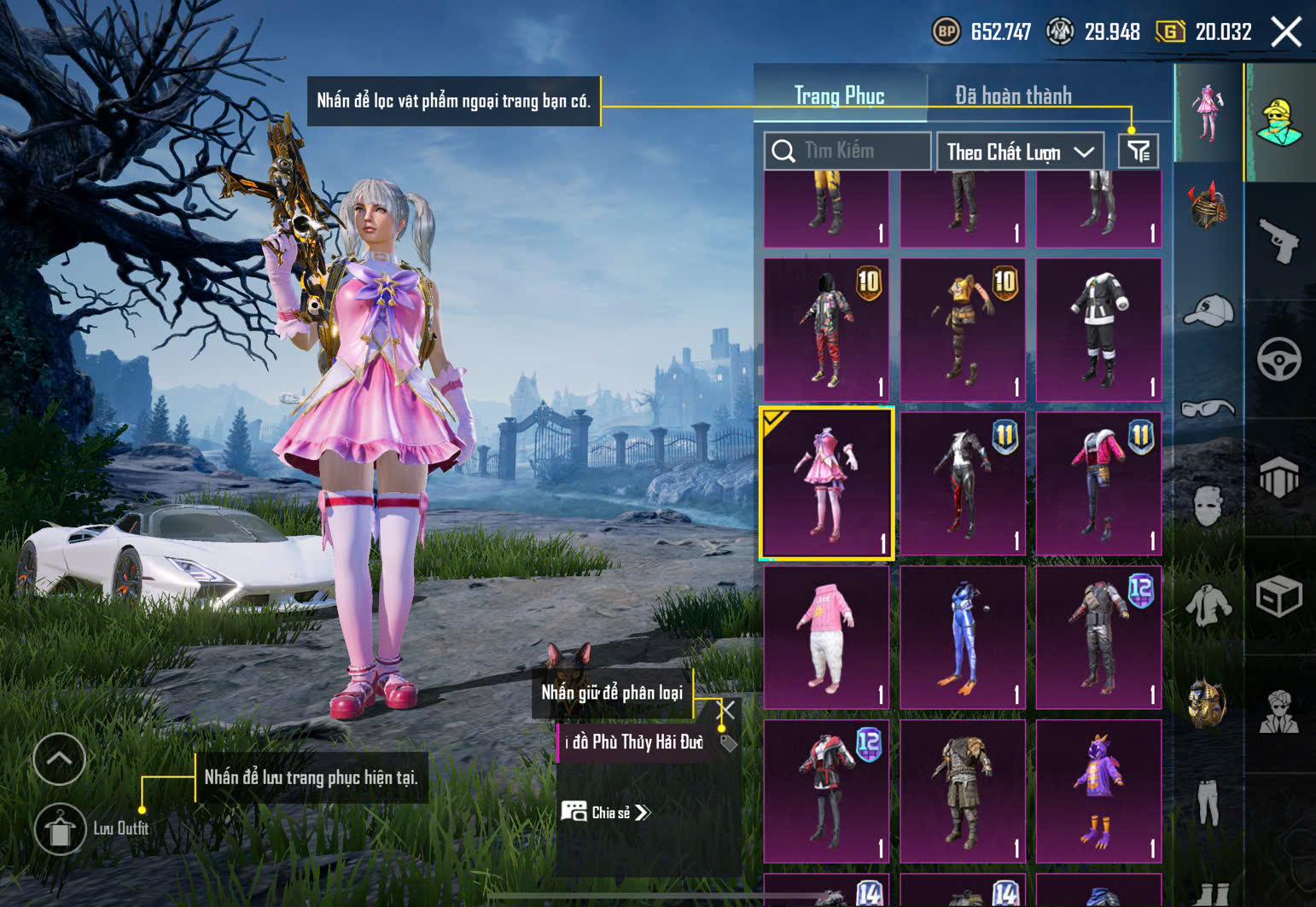Choose the sunglasses eyewear category
The width and height of the screenshot is (1316, 907).
point(1208,409)
